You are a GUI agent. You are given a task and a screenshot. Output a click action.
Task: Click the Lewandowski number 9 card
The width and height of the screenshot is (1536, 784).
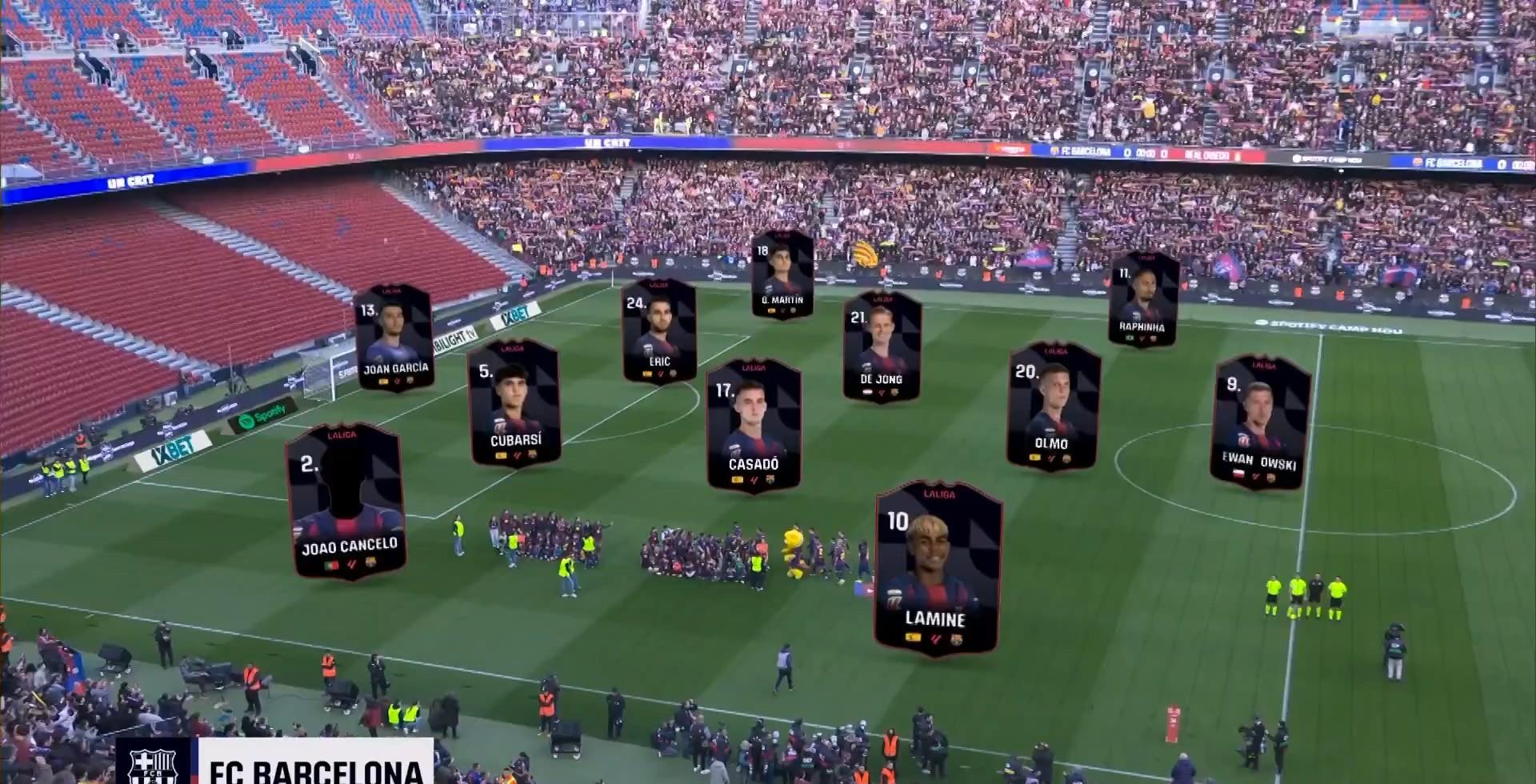pyautogui.click(x=1261, y=422)
